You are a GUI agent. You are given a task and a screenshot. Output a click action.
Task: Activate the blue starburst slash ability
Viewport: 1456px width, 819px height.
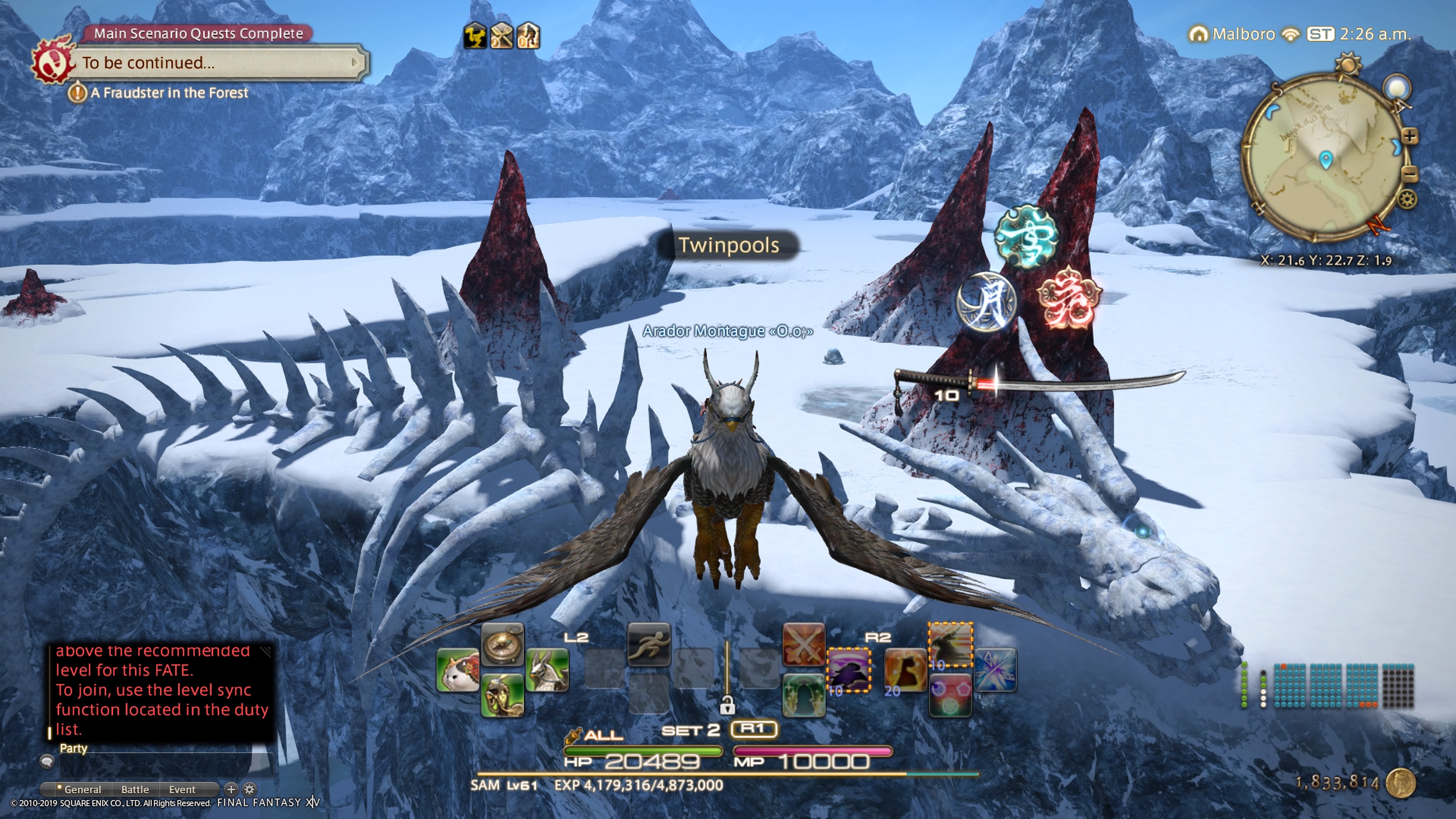(x=995, y=671)
